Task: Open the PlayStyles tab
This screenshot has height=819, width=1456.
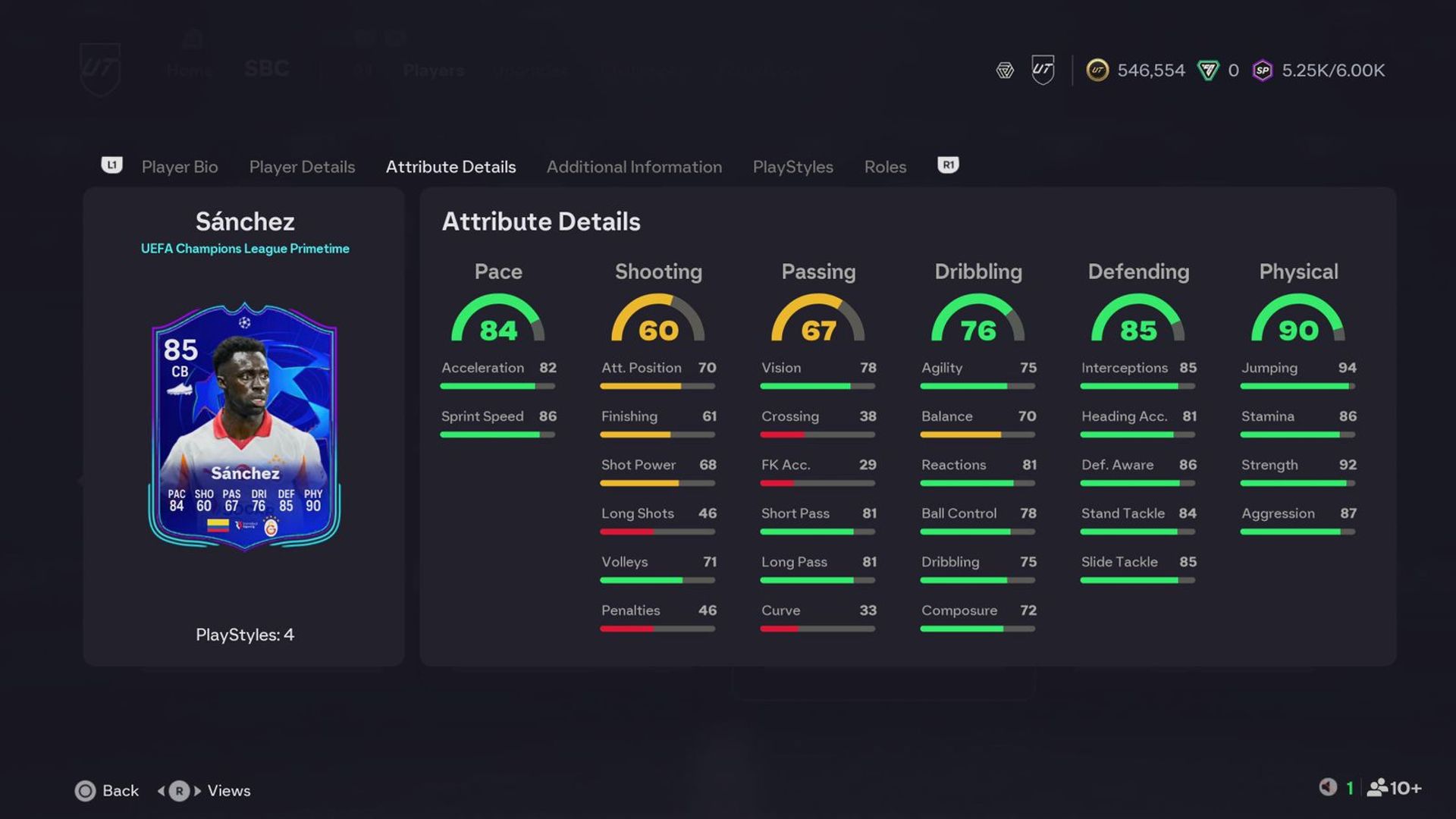Action: tap(792, 167)
